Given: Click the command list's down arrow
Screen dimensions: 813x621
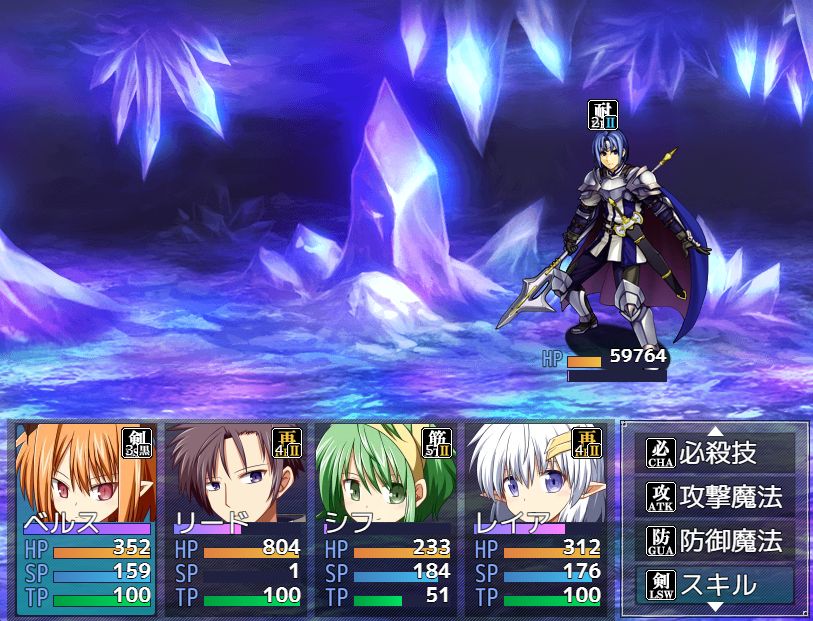Looking at the screenshot, I should click(716, 607).
